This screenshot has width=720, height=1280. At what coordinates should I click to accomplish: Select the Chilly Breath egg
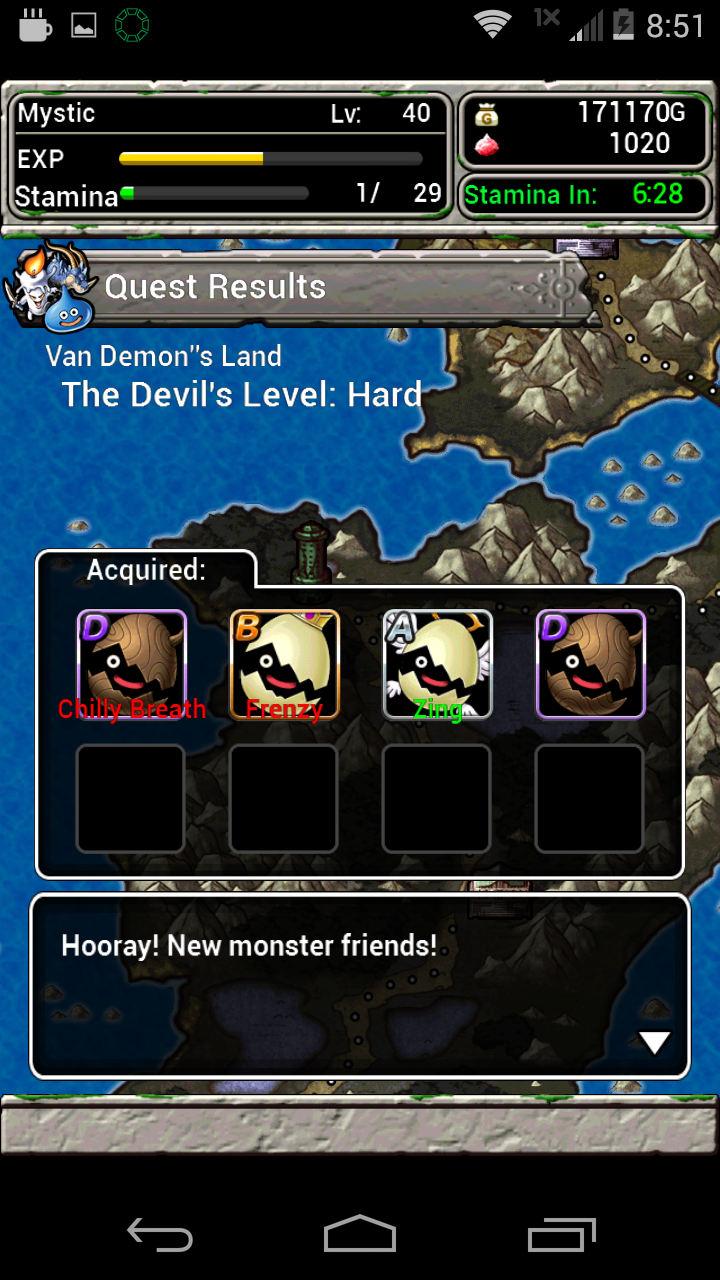pyautogui.click(x=131, y=664)
